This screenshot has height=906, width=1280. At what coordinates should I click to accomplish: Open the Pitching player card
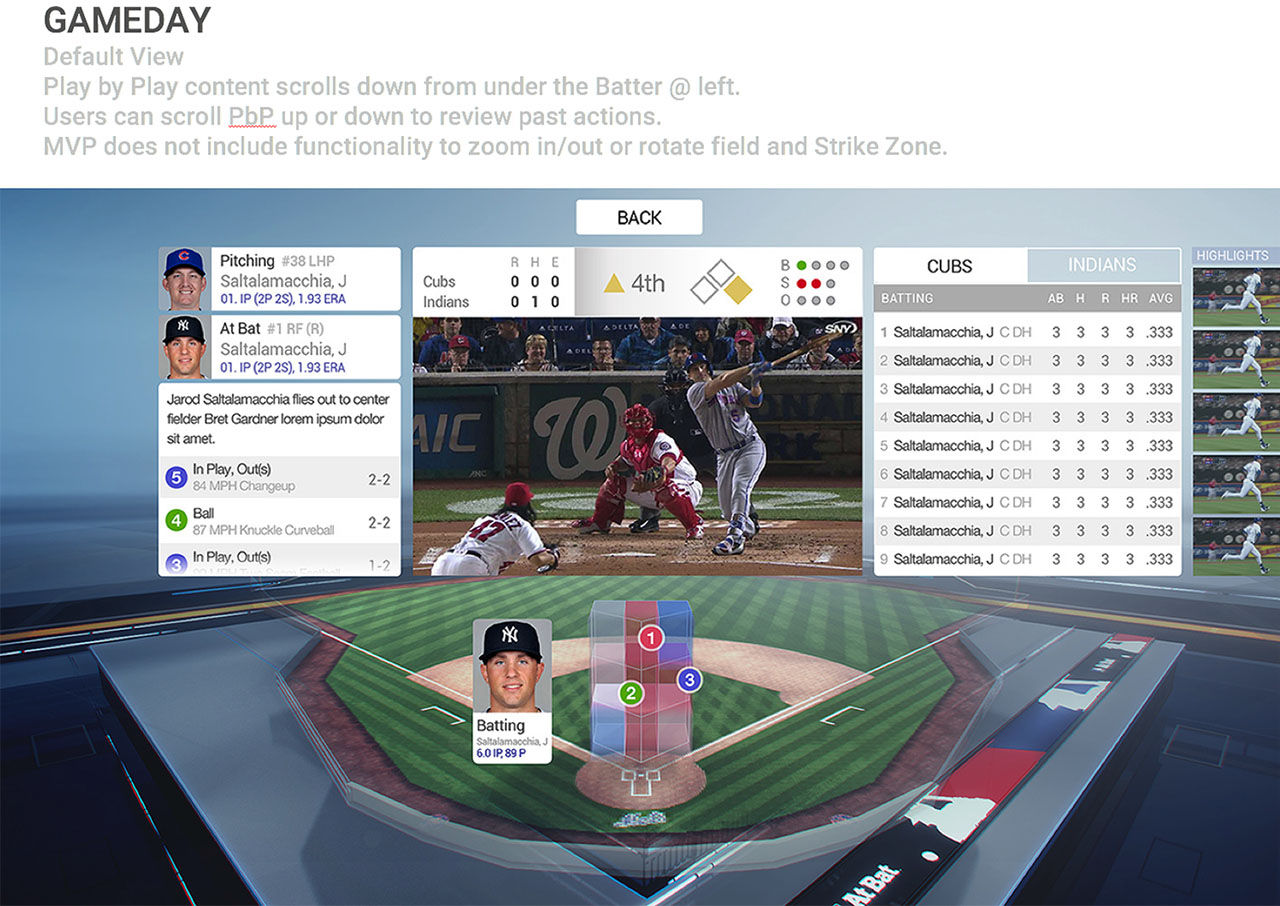[x=280, y=279]
